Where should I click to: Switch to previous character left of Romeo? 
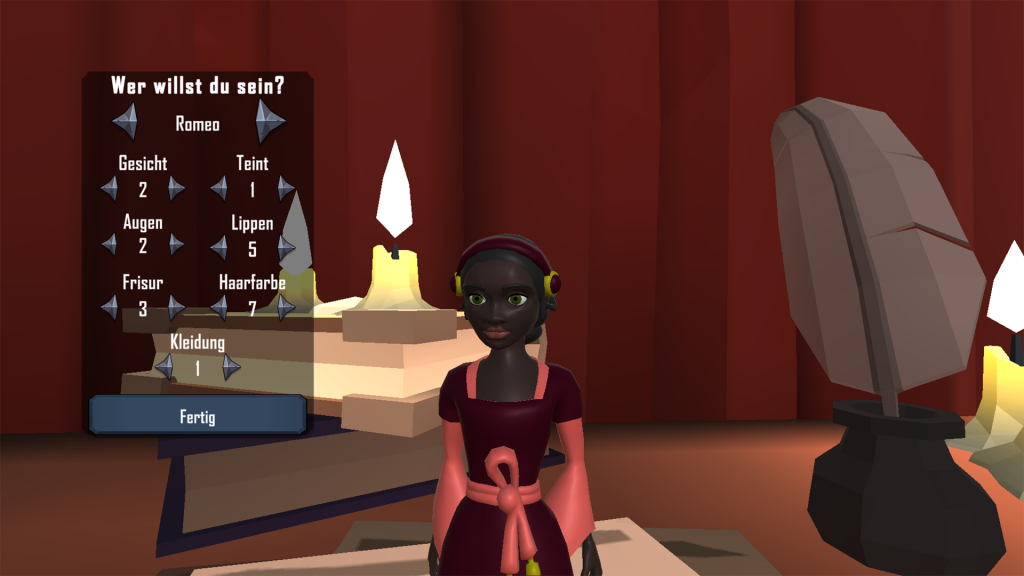(126, 121)
